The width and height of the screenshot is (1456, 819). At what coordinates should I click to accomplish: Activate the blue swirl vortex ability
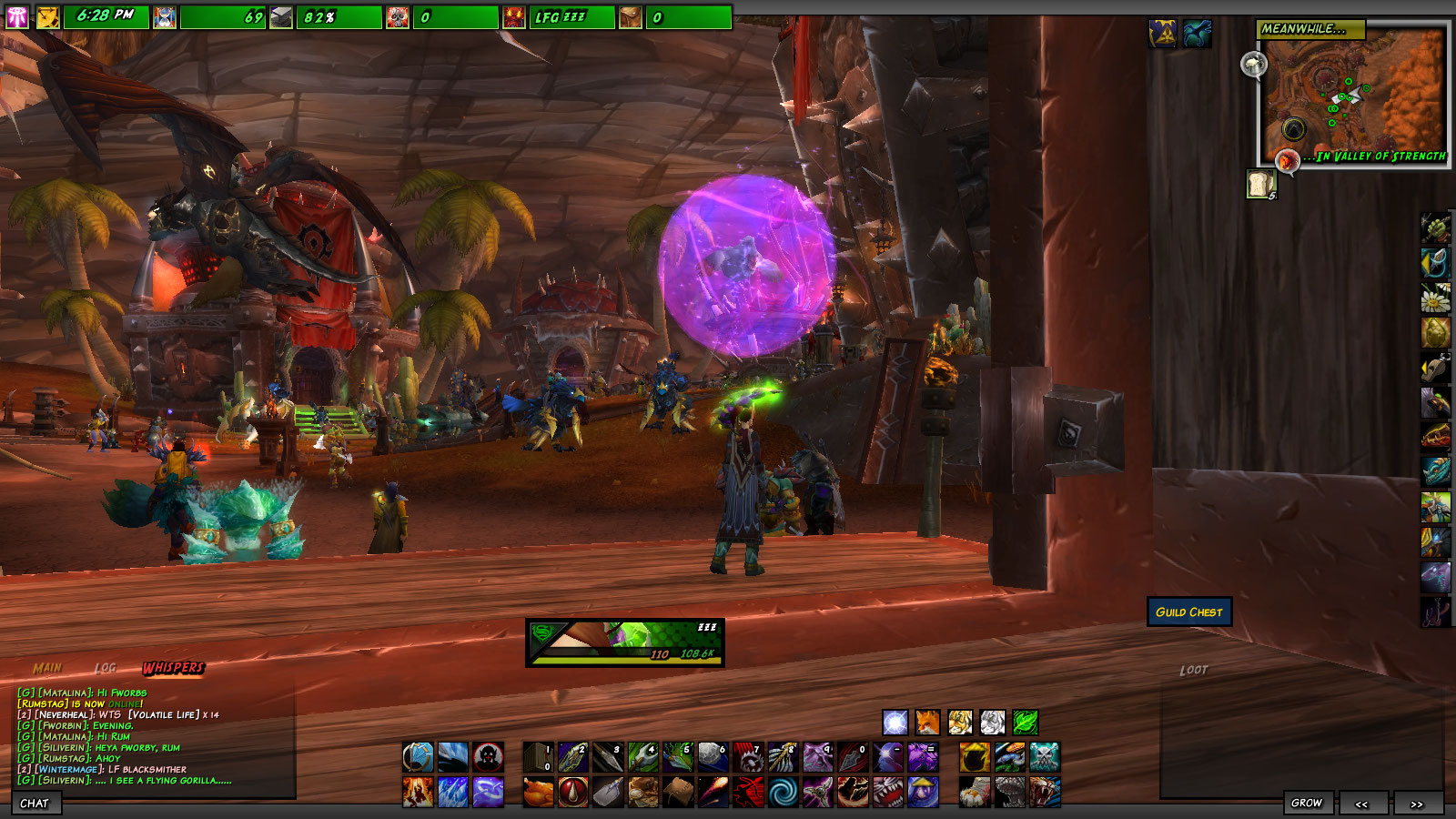(783, 792)
